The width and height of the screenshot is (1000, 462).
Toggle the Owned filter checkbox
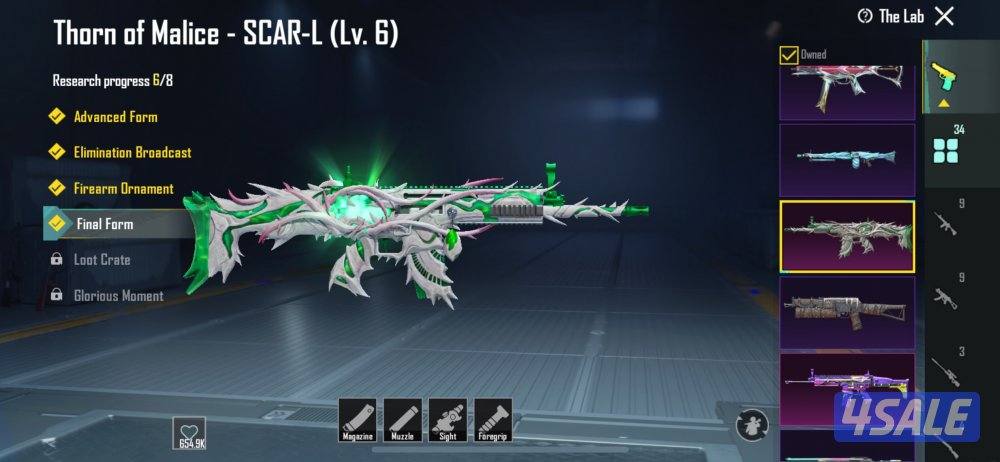coord(788,55)
